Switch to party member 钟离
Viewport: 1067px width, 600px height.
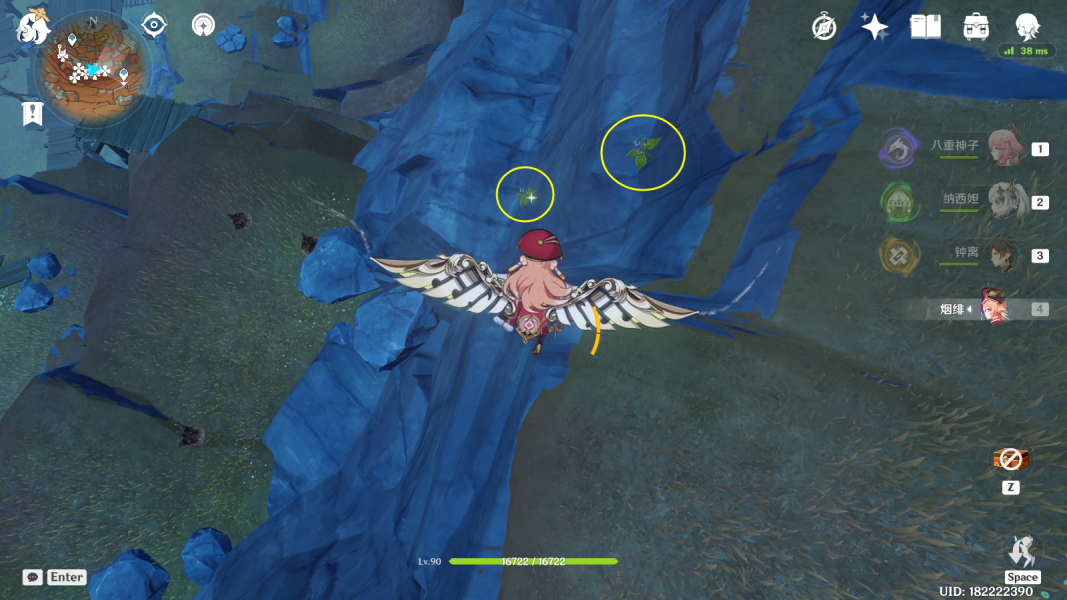(1002, 255)
